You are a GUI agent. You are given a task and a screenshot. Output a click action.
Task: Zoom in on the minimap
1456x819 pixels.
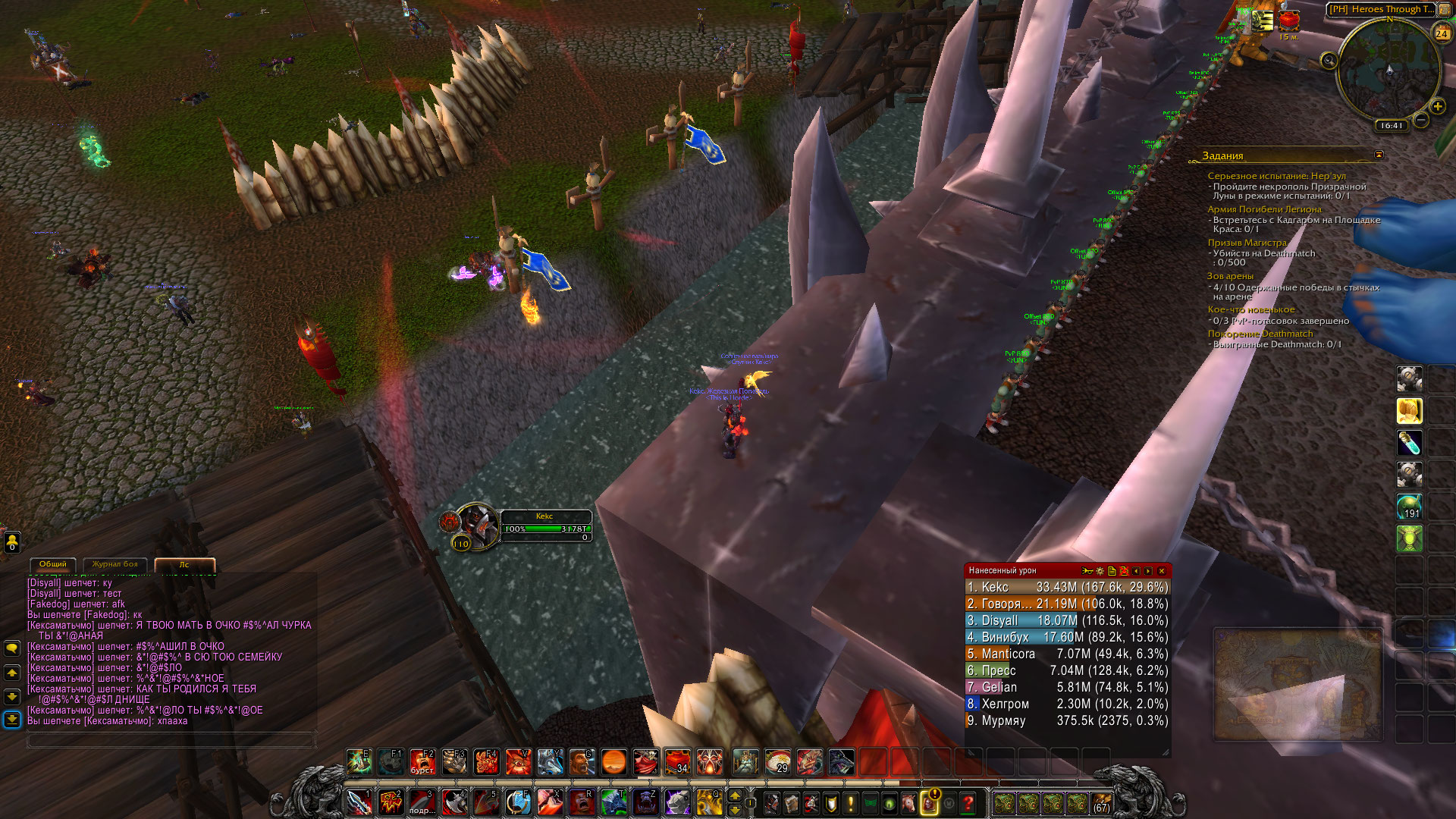[x=1437, y=106]
